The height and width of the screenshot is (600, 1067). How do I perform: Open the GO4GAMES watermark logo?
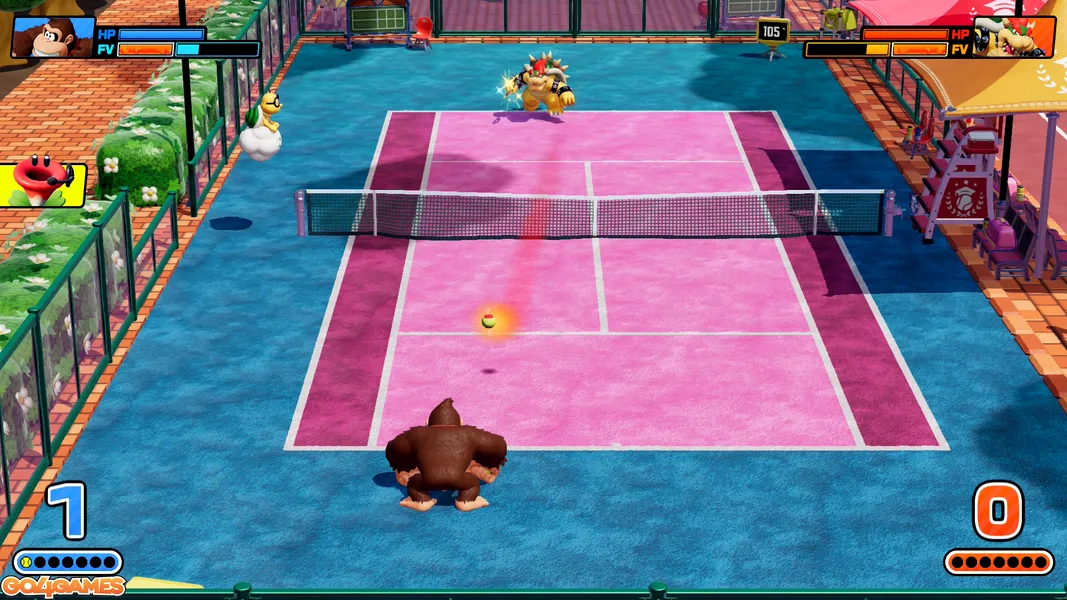62,586
